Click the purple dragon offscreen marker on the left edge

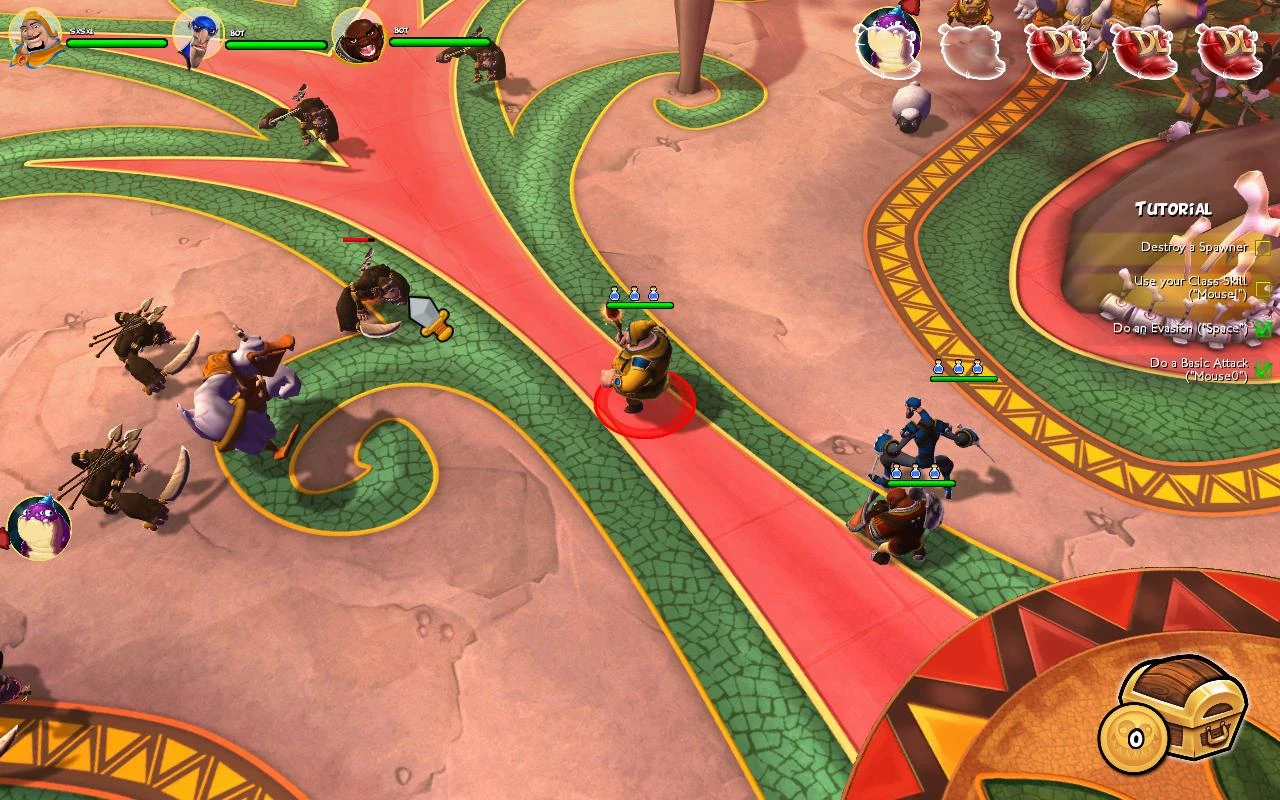click(39, 527)
